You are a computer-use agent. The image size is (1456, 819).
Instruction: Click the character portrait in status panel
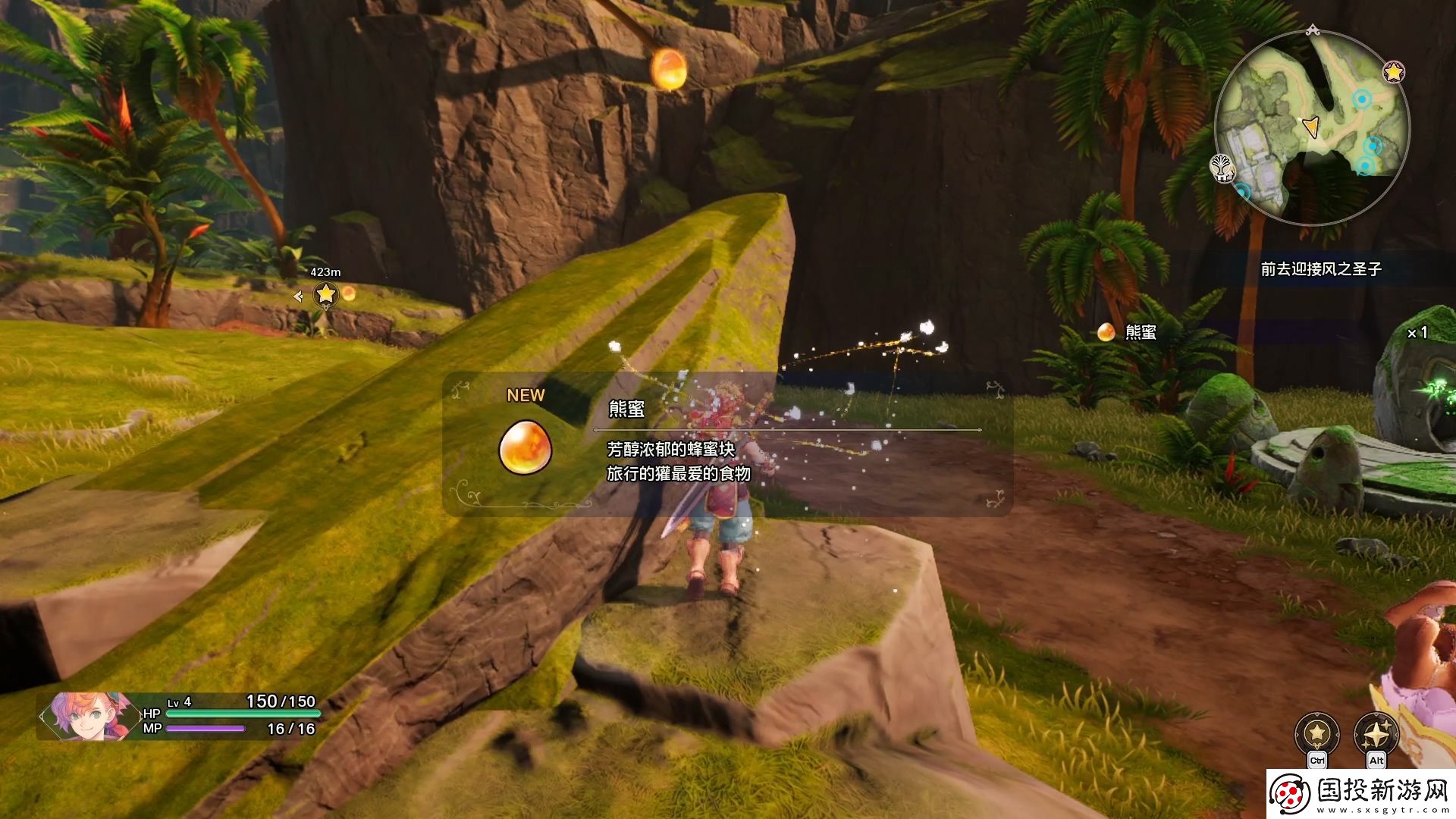pyautogui.click(x=85, y=715)
